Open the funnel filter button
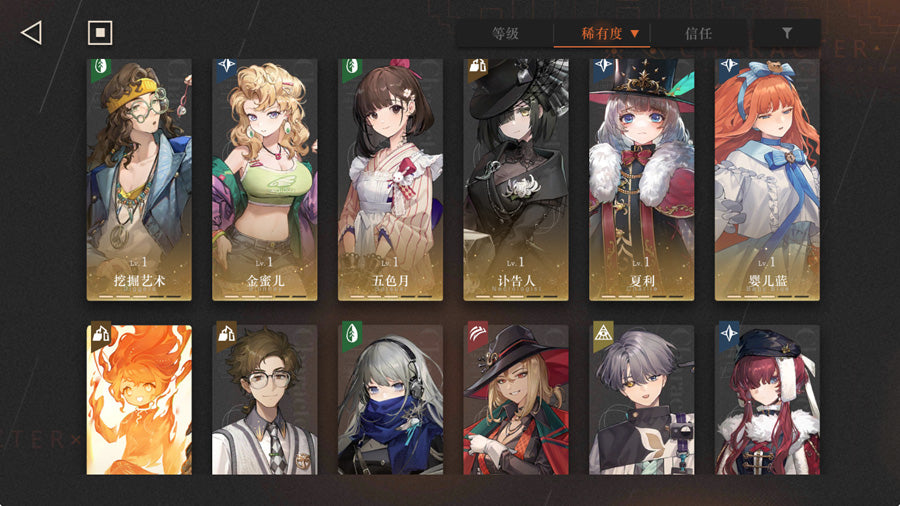This screenshot has height=506, width=900. [787, 33]
